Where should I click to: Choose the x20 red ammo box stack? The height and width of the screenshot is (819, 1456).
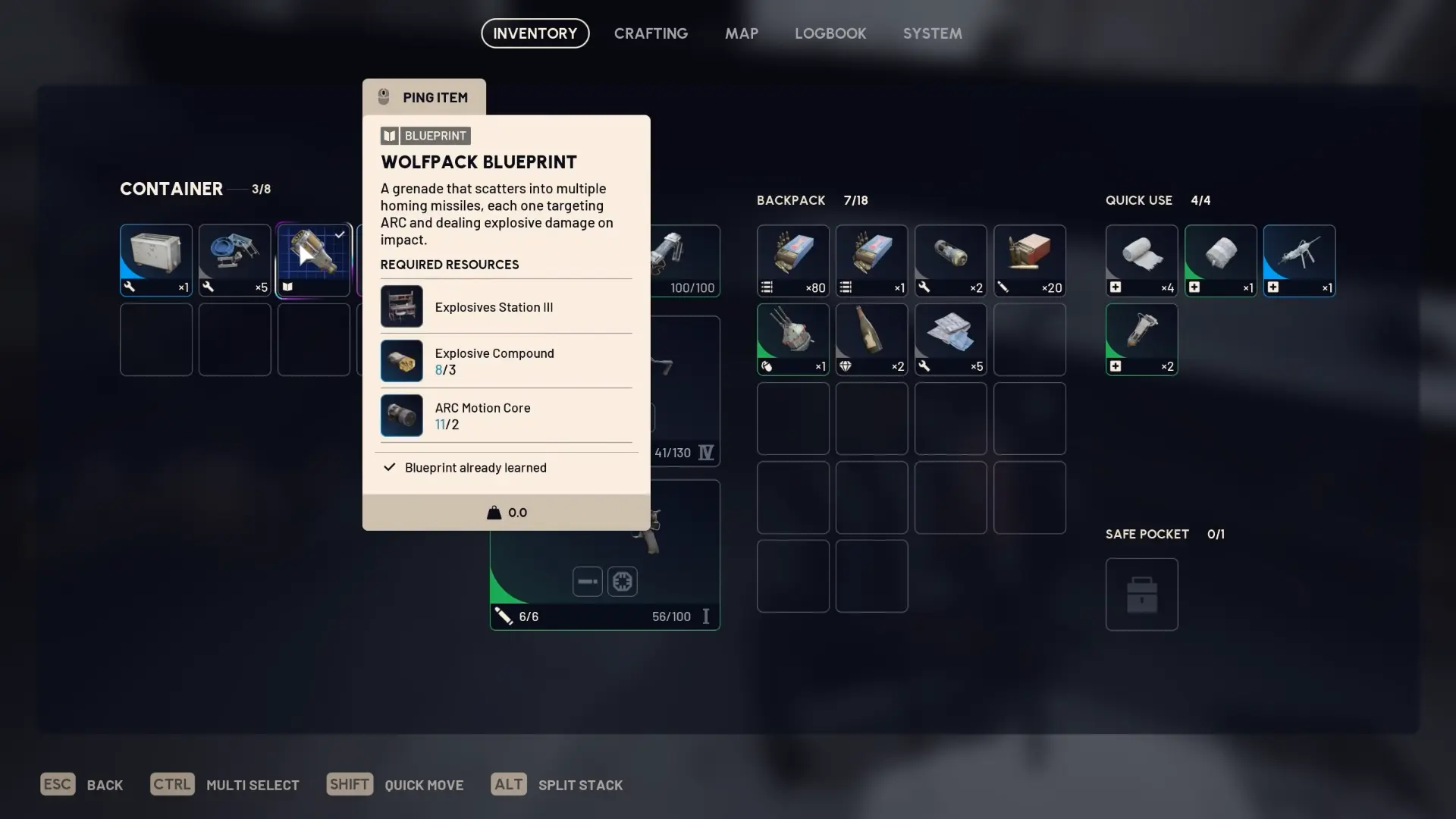pyautogui.click(x=1029, y=260)
